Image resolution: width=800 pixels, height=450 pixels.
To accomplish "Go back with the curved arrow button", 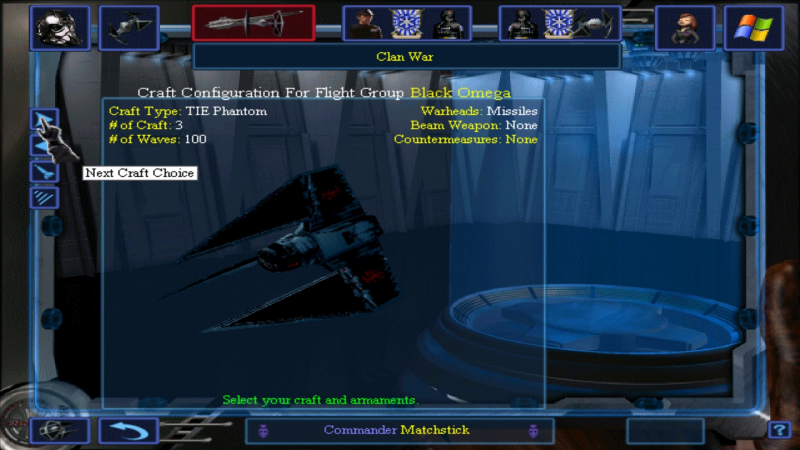I will [128, 431].
